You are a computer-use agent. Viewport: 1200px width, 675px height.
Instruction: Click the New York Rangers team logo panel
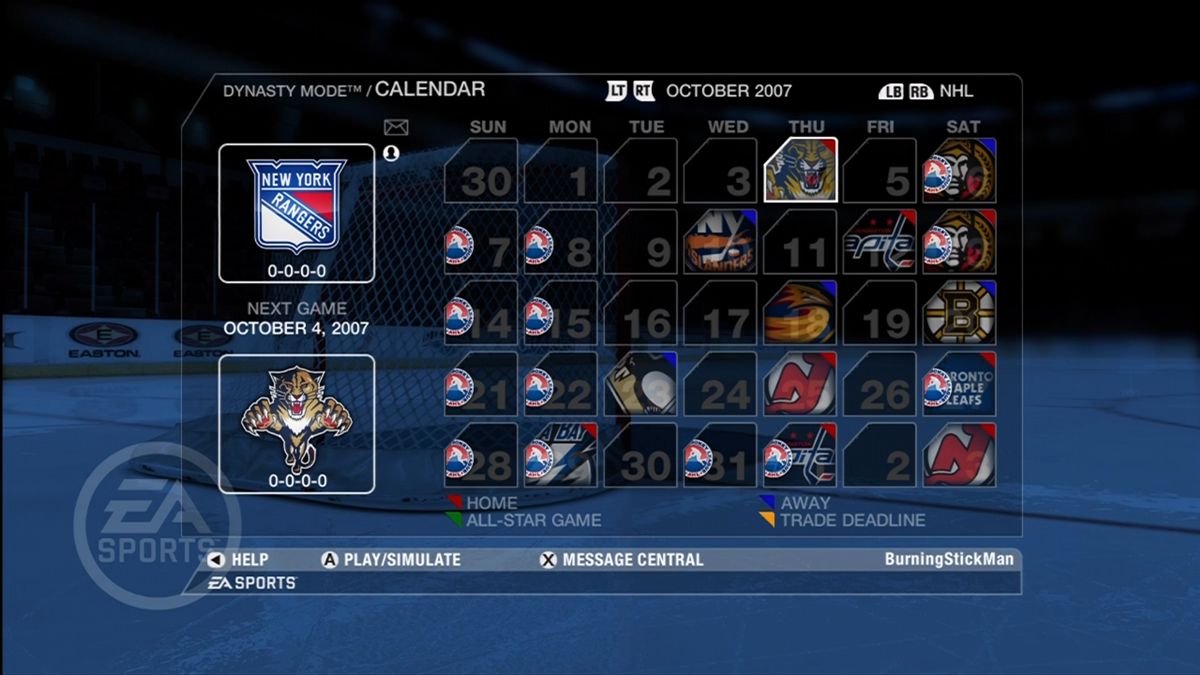coord(297,213)
